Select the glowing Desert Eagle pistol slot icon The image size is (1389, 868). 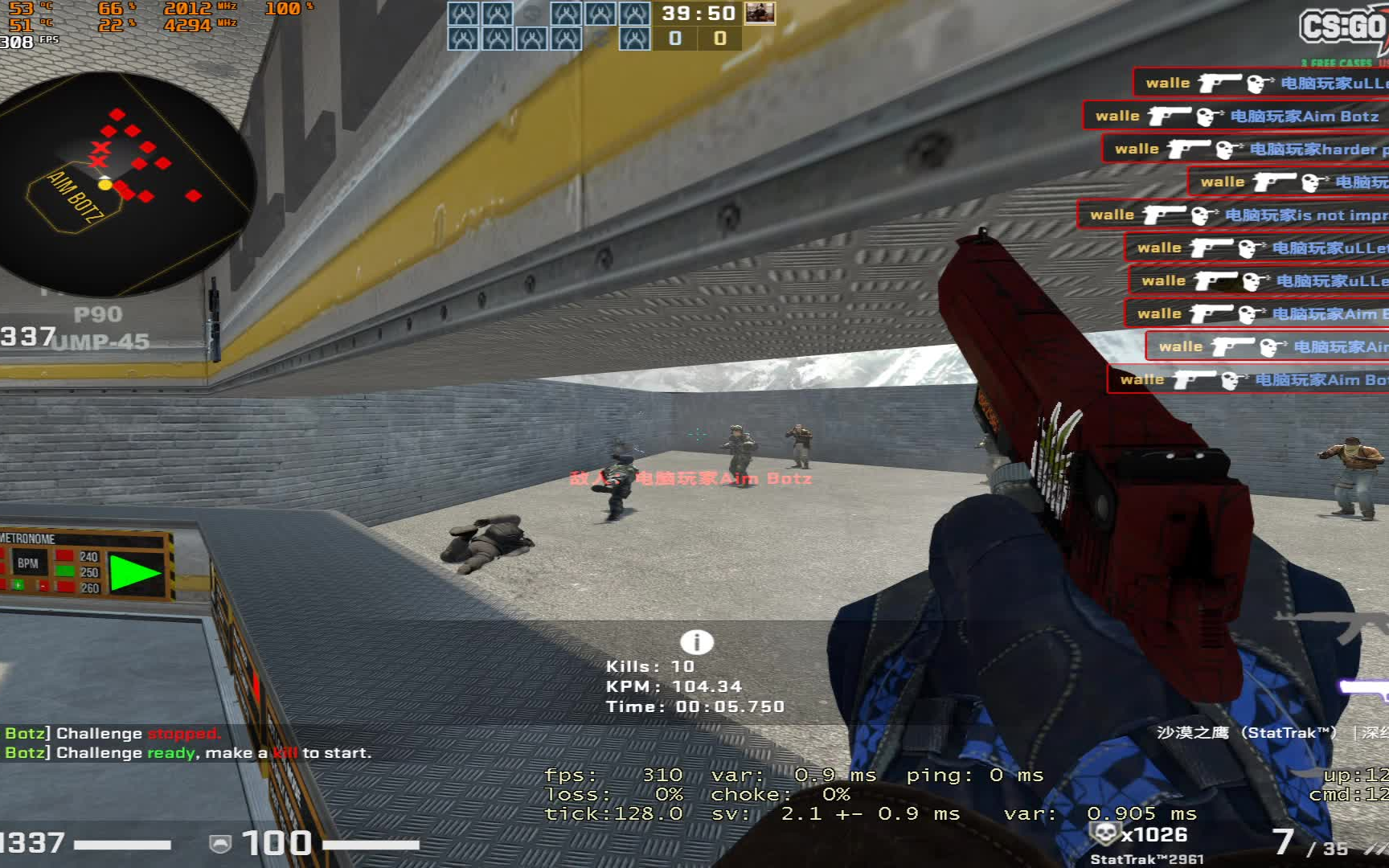click(x=1366, y=690)
